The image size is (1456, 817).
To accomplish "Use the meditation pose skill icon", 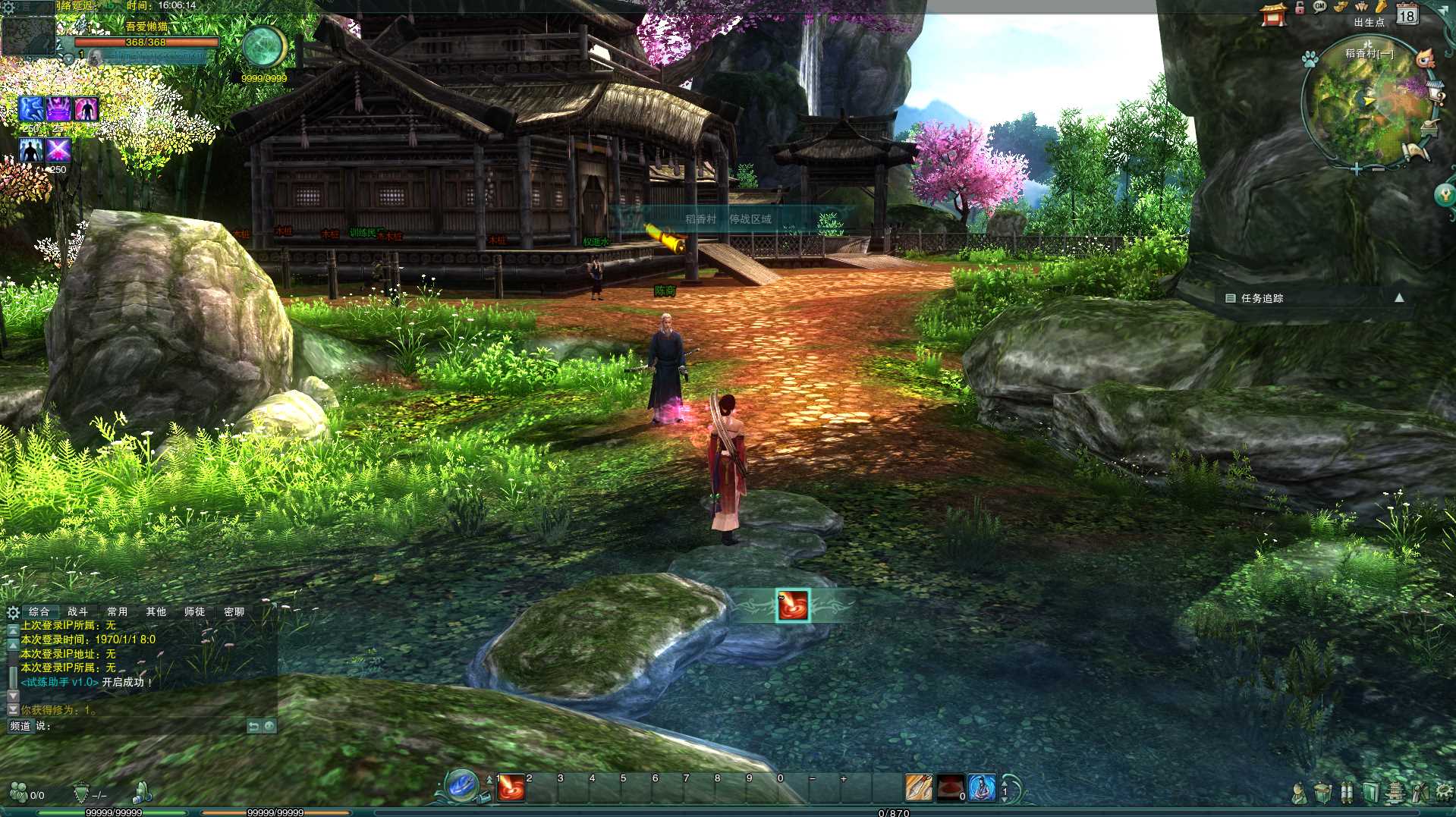I will (x=982, y=788).
